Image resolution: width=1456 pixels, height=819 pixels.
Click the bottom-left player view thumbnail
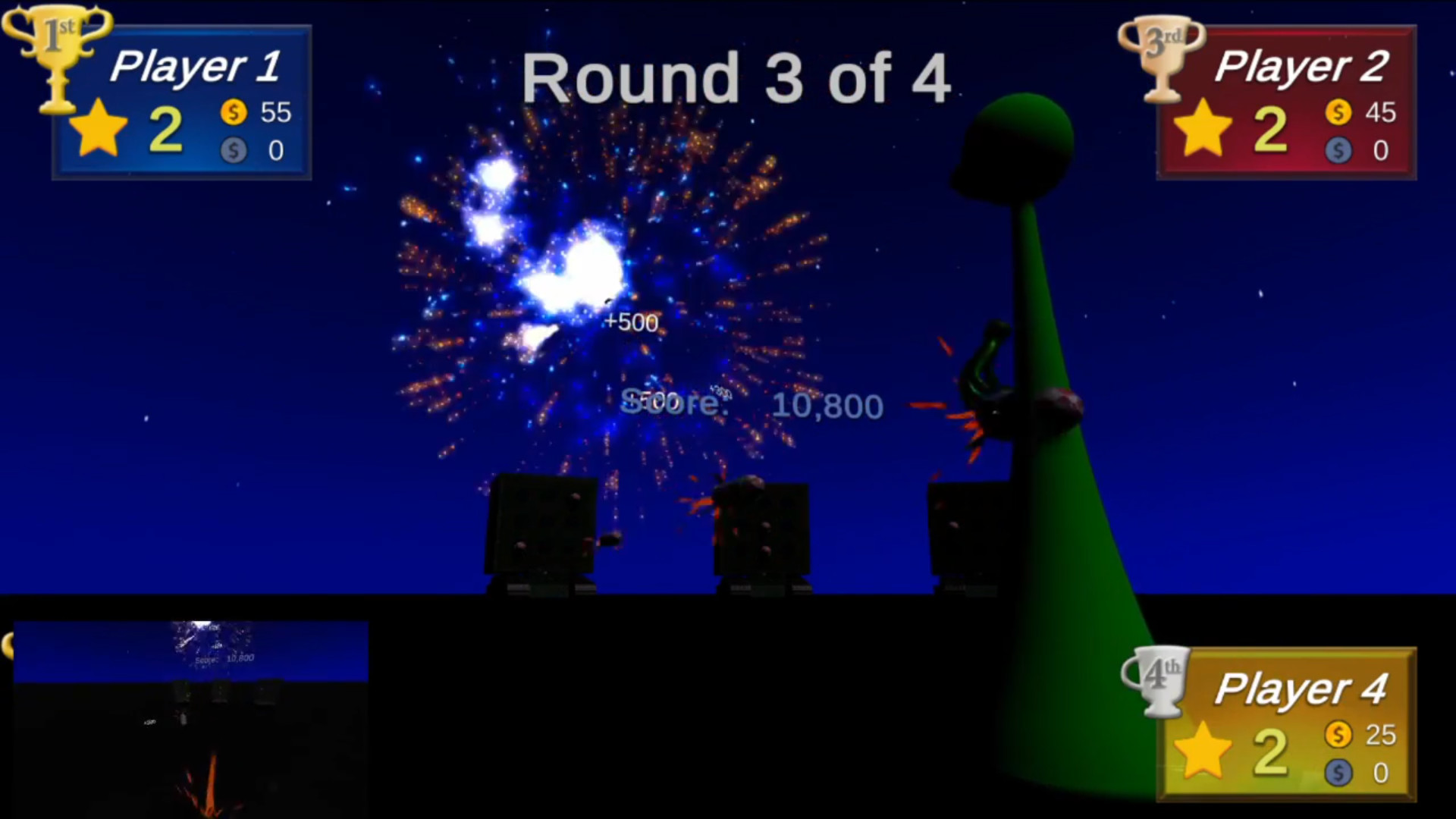coord(188,720)
